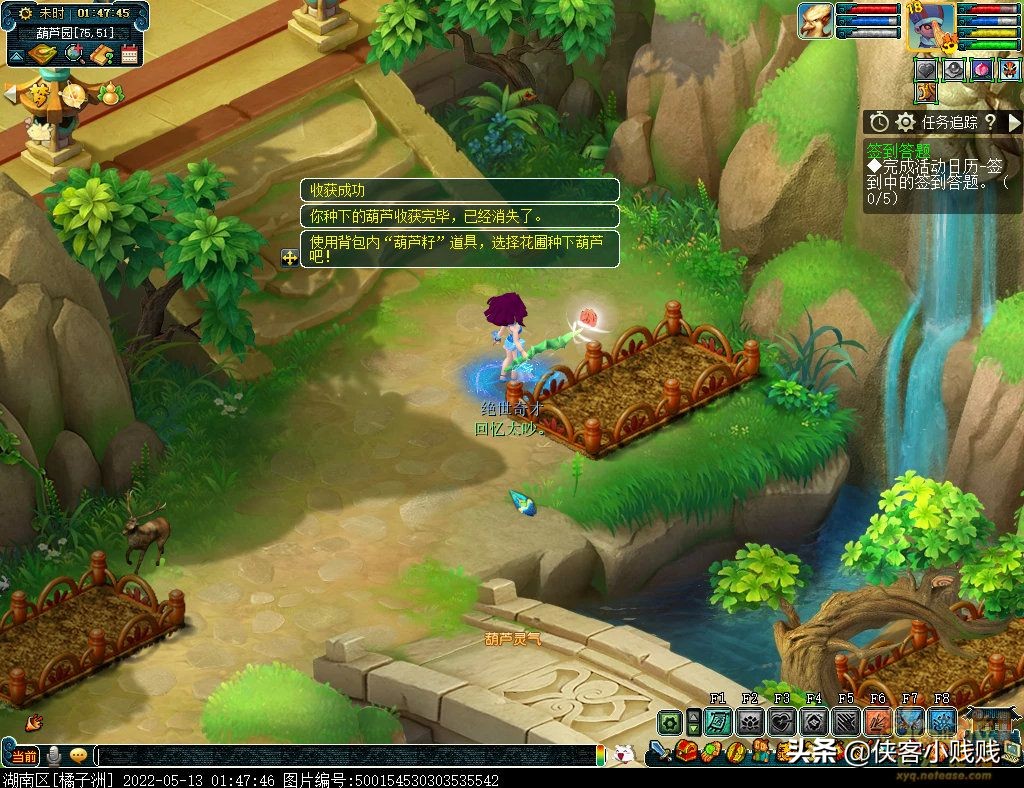Collapse quest tracker with the arrow
1024x788 pixels.
pyautogui.click(x=1014, y=122)
